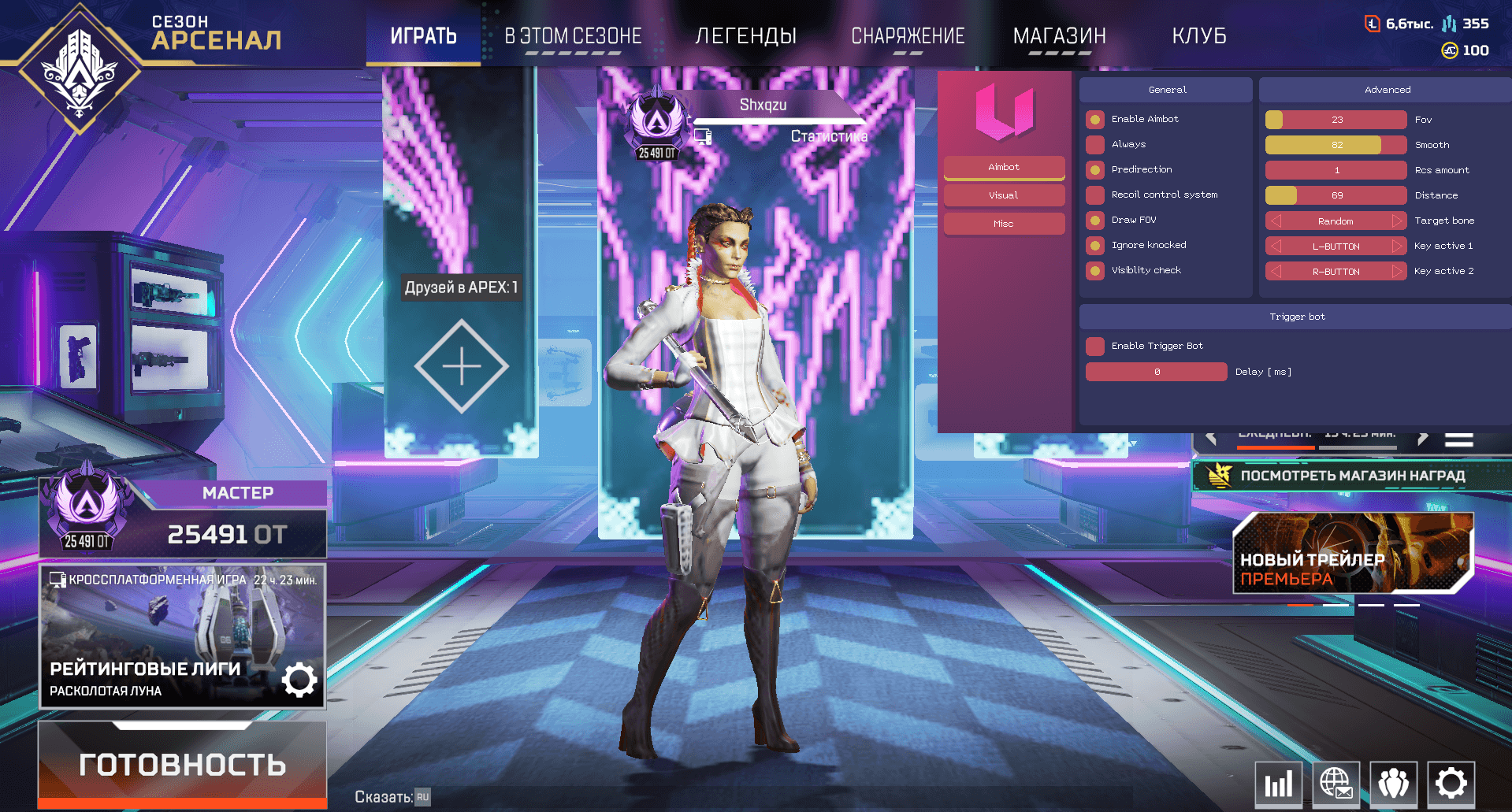This screenshot has width=1512, height=812.
Task: Click ПОСМОТРЕТЬ МАГАЗИН НАГРАД button
Action: point(1352,476)
